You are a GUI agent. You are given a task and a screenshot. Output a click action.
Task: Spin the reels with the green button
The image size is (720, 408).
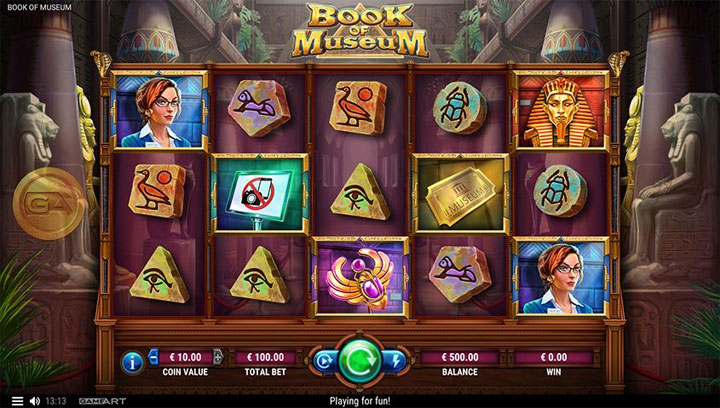pyautogui.click(x=360, y=360)
